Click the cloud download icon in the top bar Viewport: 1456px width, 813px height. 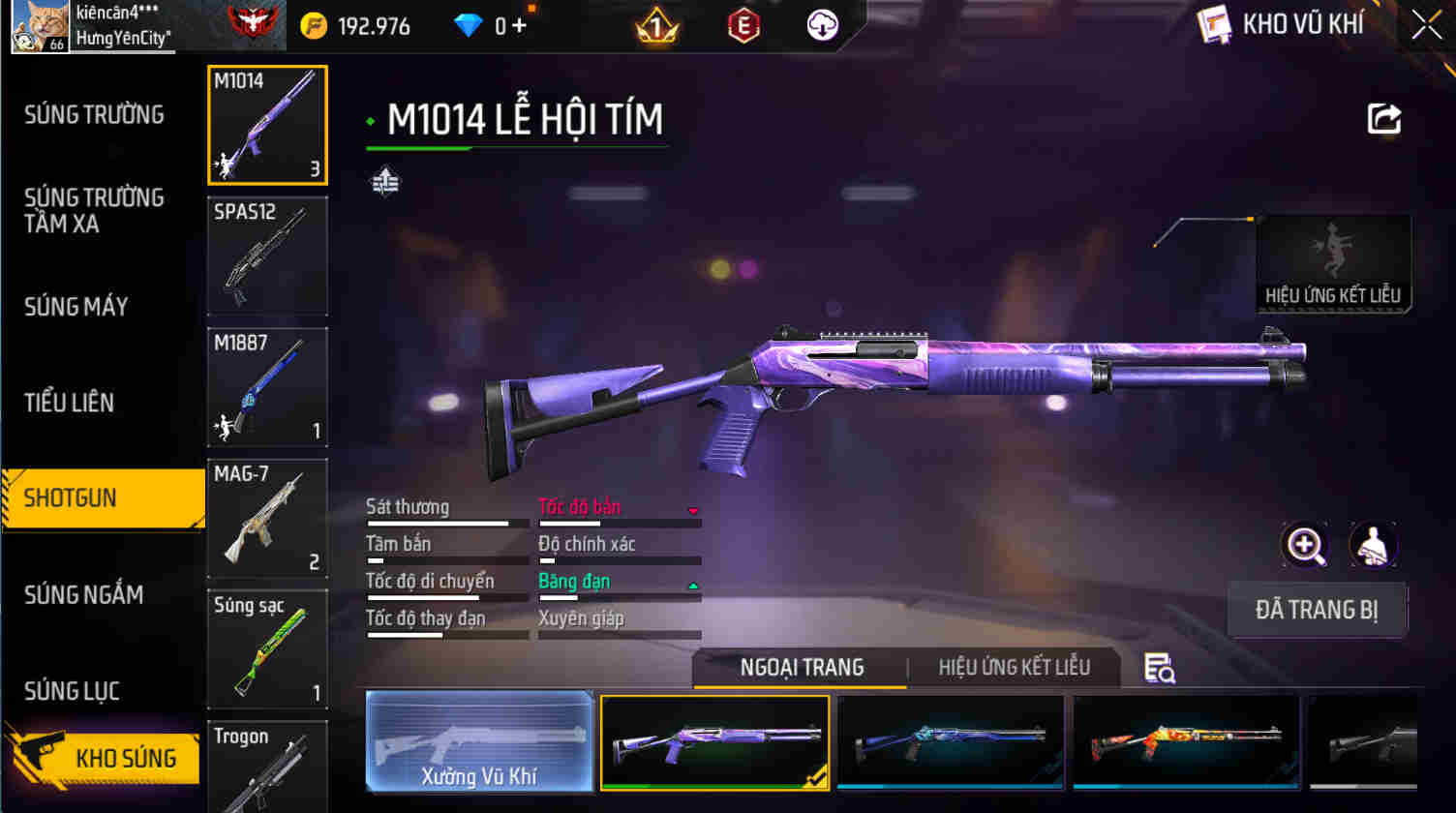click(x=822, y=25)
